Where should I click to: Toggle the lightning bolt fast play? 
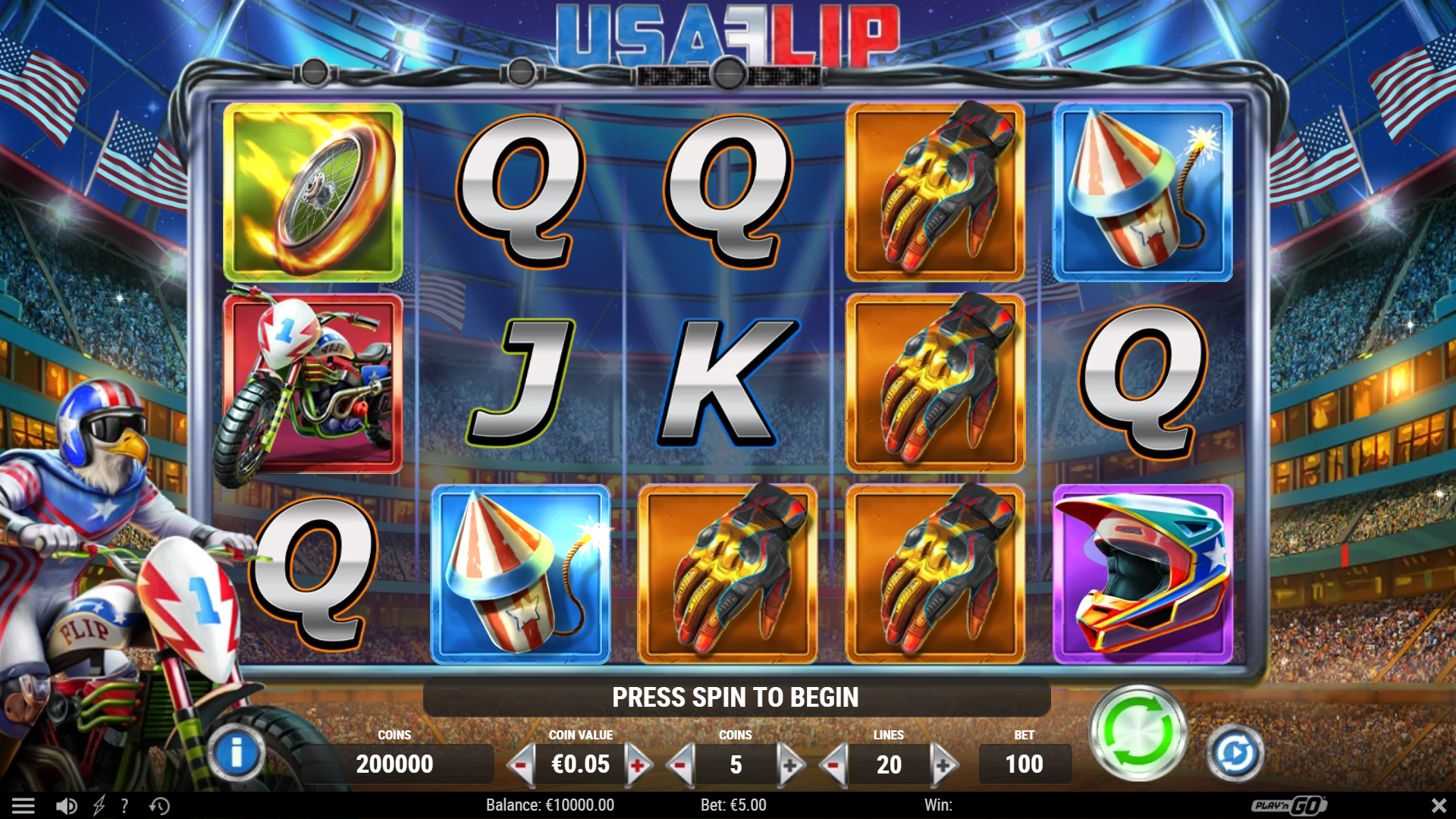point(99,805)
